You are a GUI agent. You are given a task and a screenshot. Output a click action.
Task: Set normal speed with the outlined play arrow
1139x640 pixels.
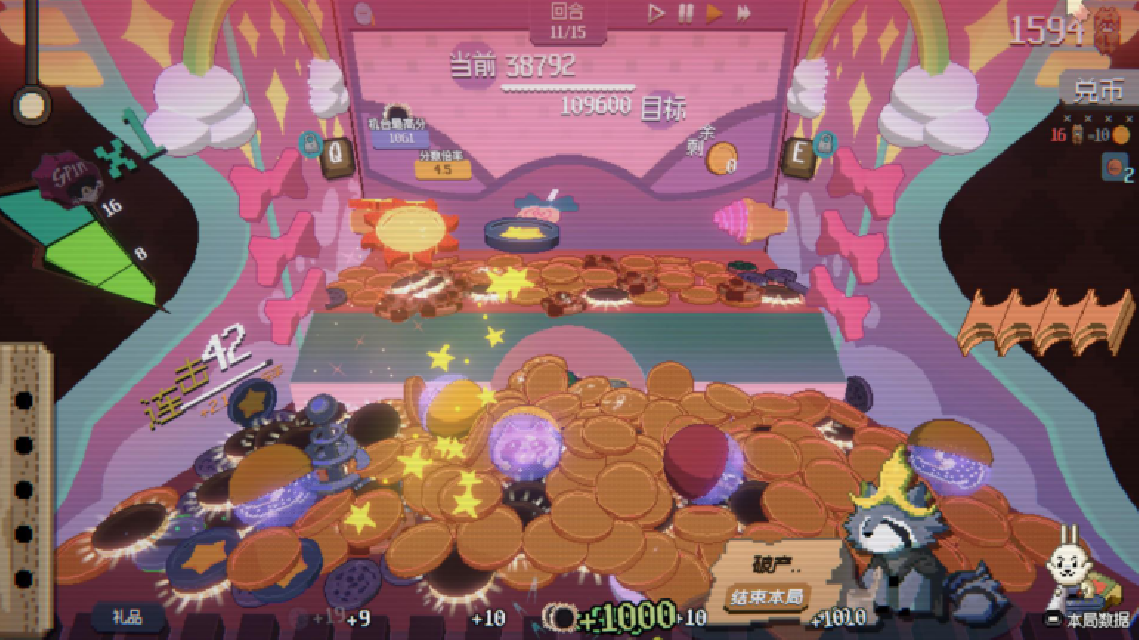656,13
